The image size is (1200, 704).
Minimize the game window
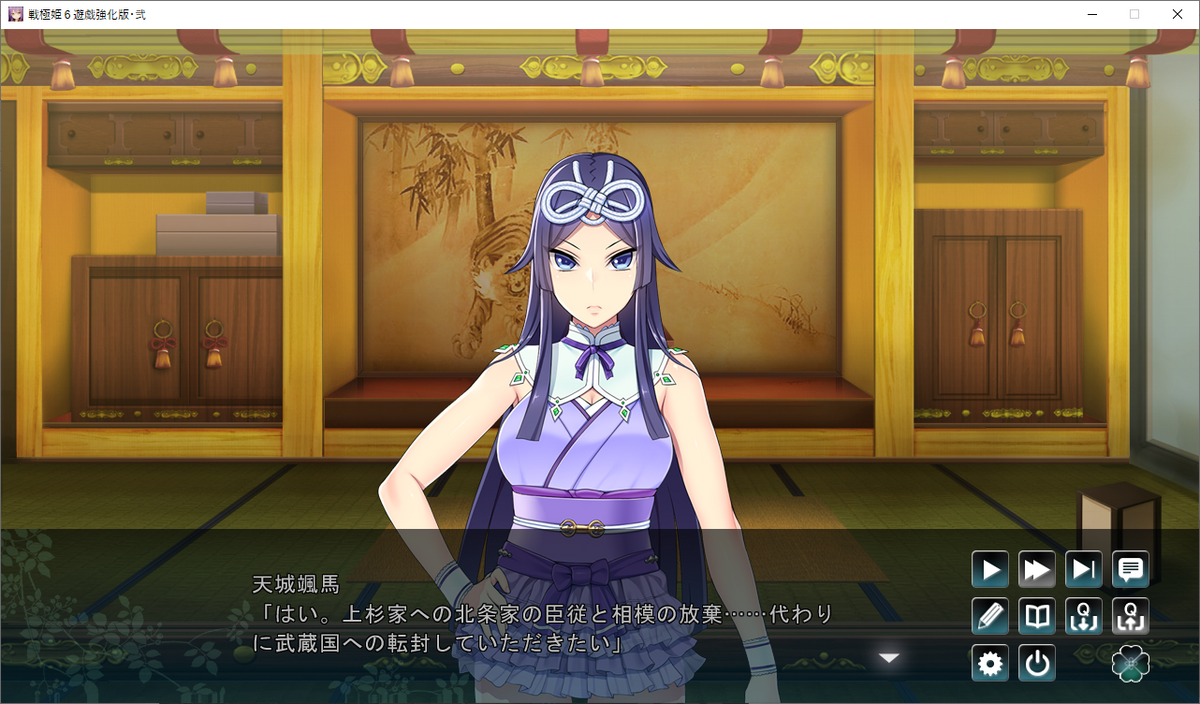[1088, 14]
